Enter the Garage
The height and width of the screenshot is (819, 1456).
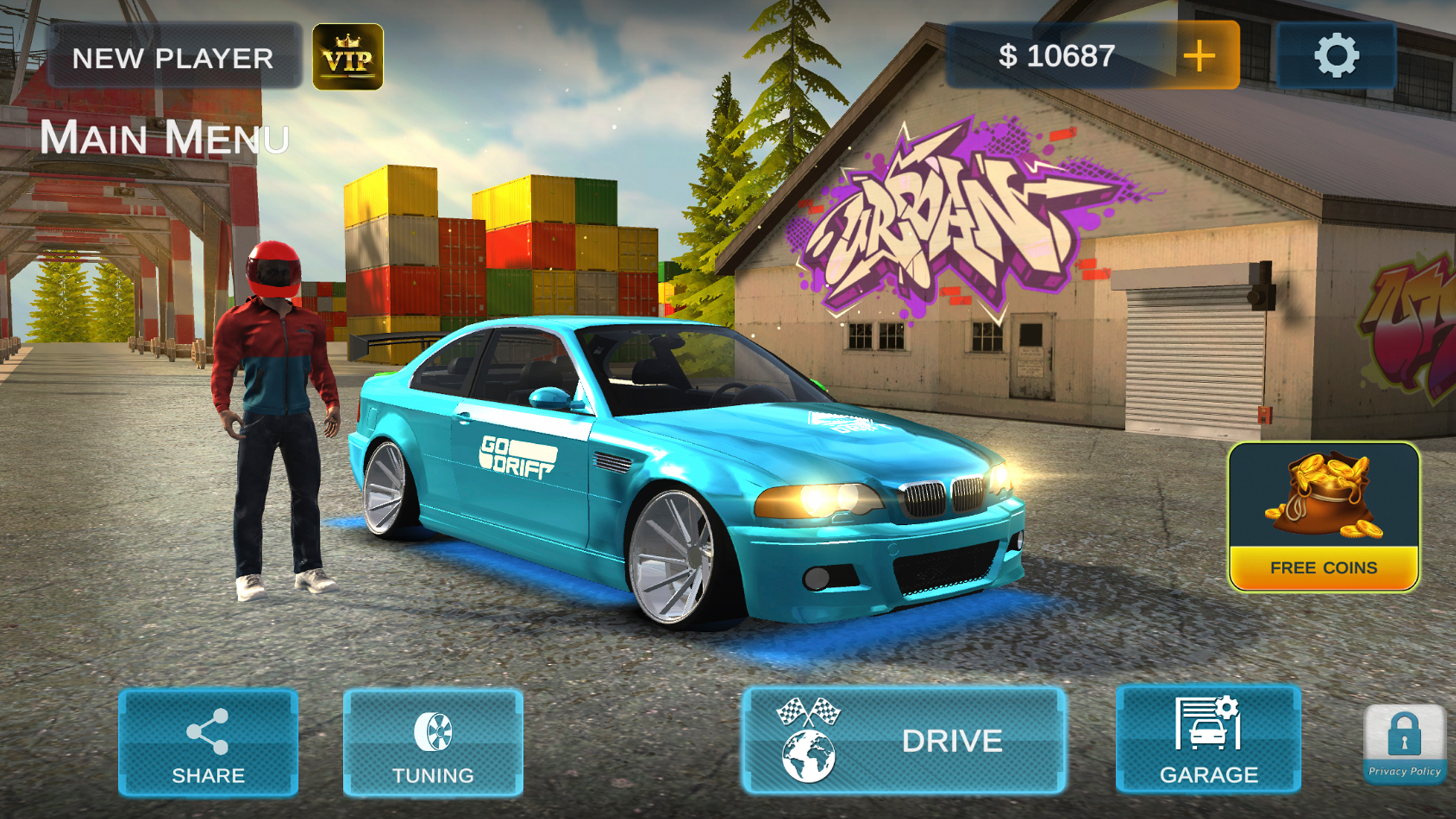coord(1208,740)
